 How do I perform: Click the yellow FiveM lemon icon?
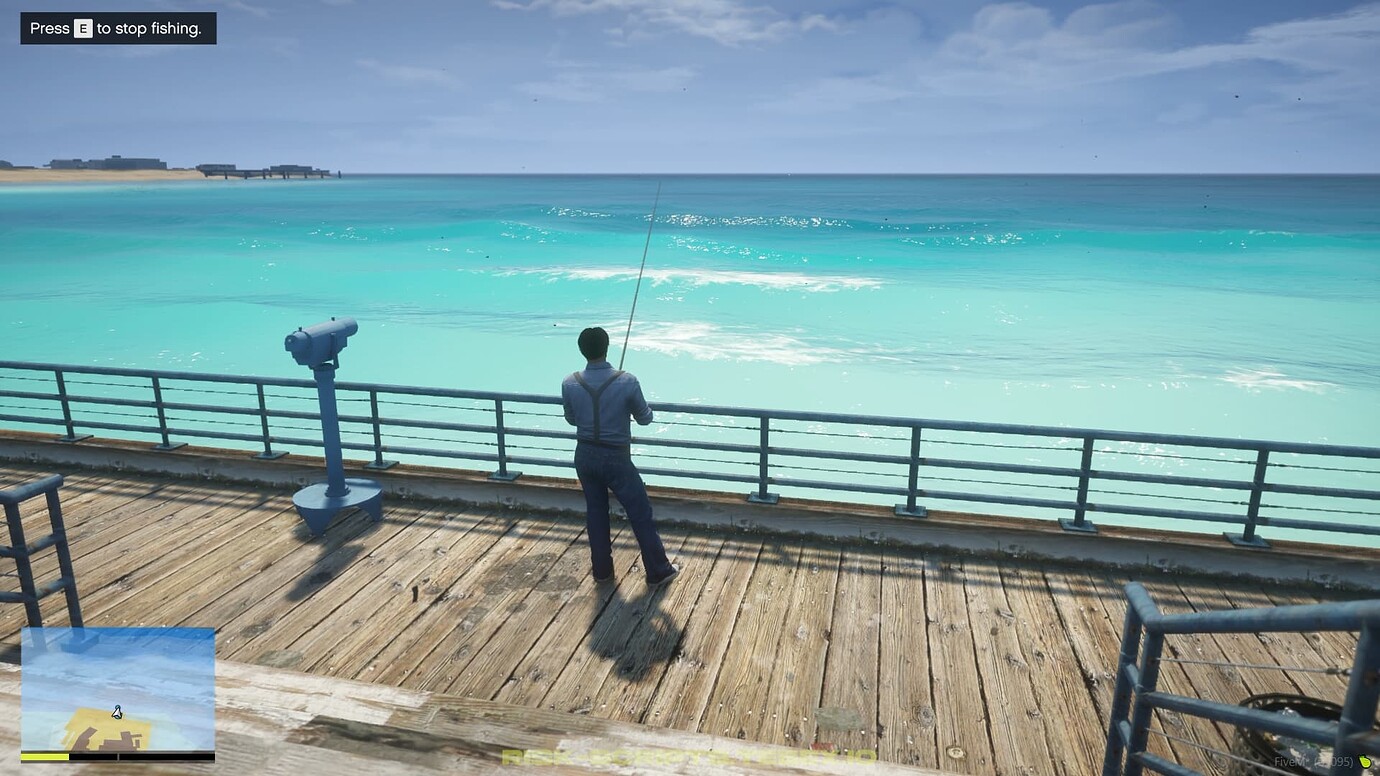pyautogui.click(x=1364, y=760)
